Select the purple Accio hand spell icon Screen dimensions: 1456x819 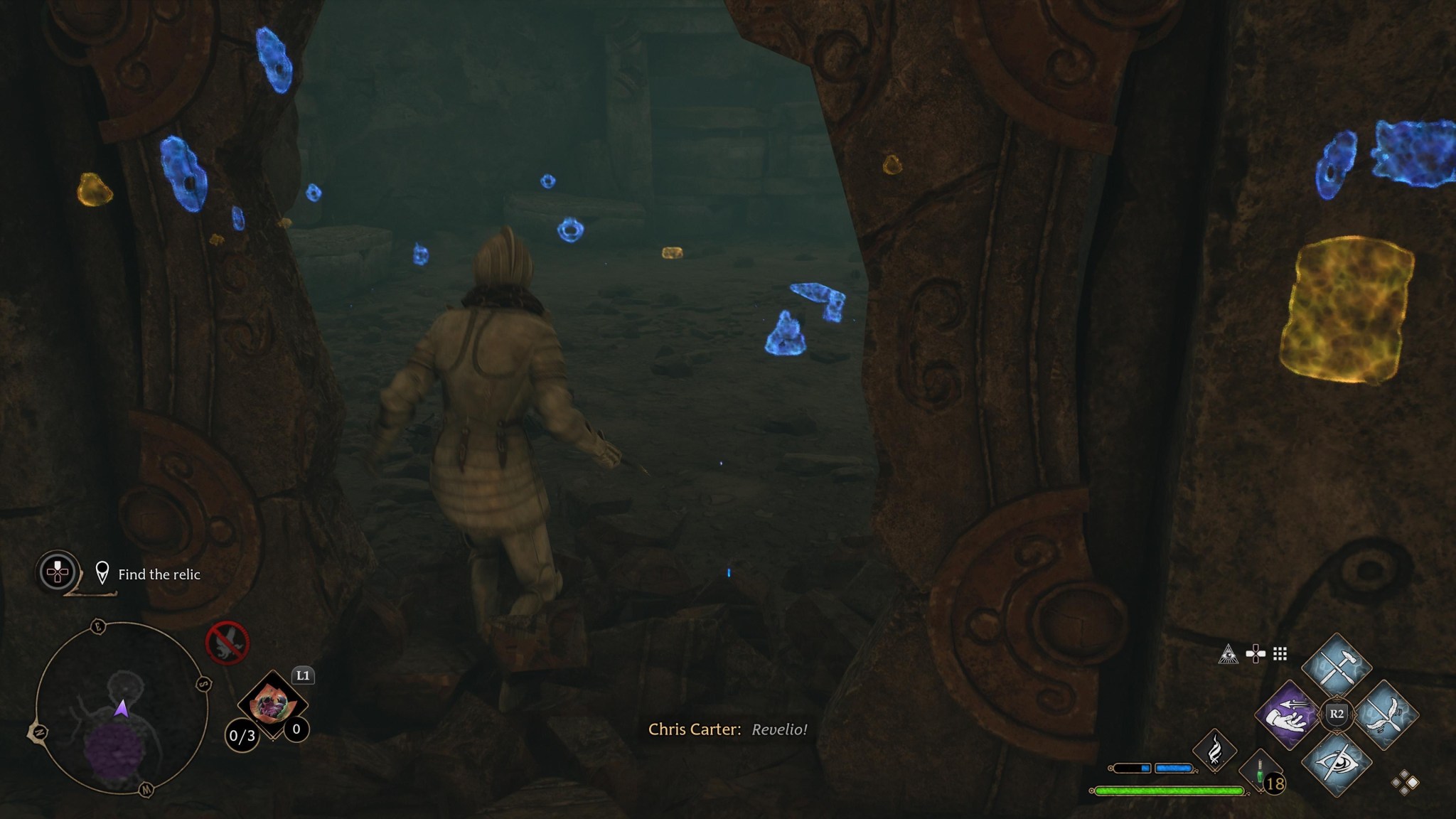click(x=1289, y=717)
